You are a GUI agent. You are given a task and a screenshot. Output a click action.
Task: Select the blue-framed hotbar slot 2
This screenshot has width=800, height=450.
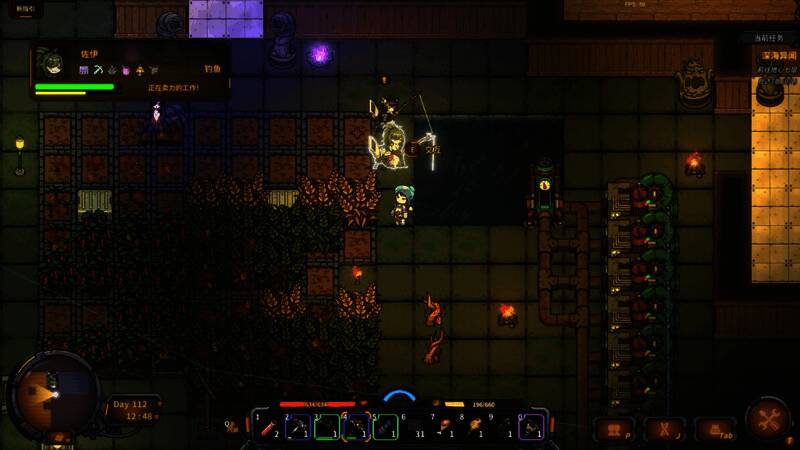[298, 427]
